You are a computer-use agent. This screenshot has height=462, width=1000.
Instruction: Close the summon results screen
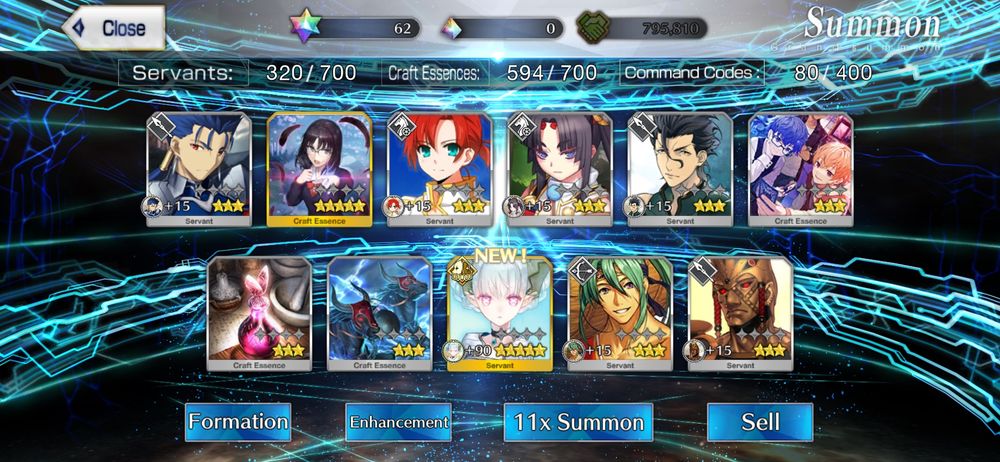point(113,28)
